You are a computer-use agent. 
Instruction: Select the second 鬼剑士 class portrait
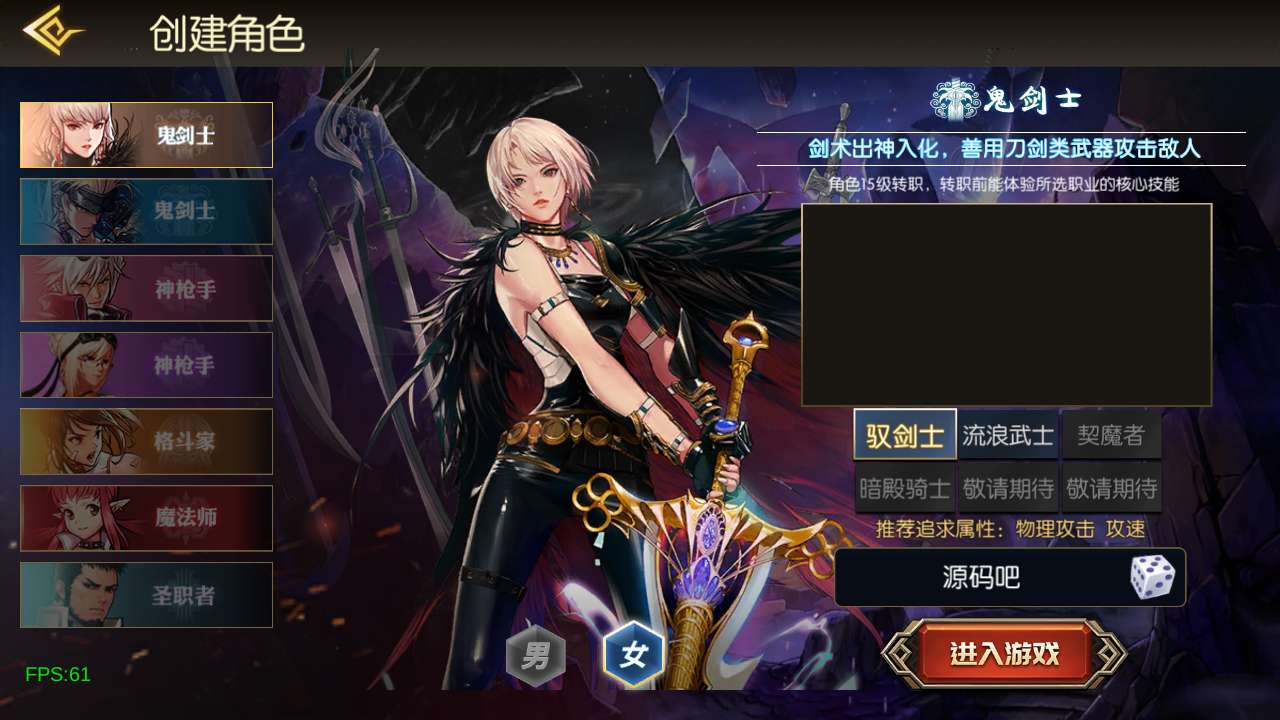point(145,212)
